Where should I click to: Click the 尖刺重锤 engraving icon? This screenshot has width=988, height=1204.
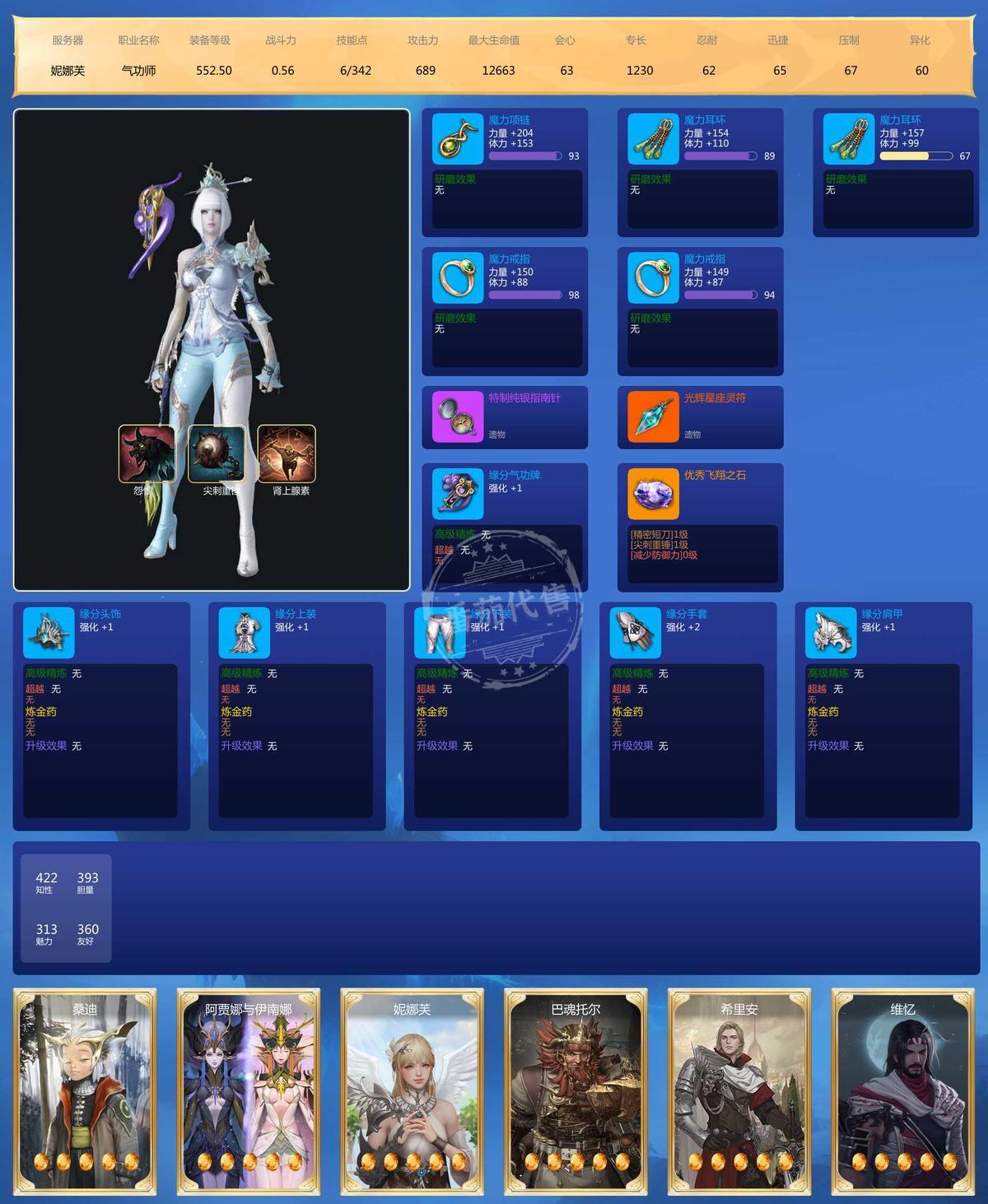click(217, 453)
